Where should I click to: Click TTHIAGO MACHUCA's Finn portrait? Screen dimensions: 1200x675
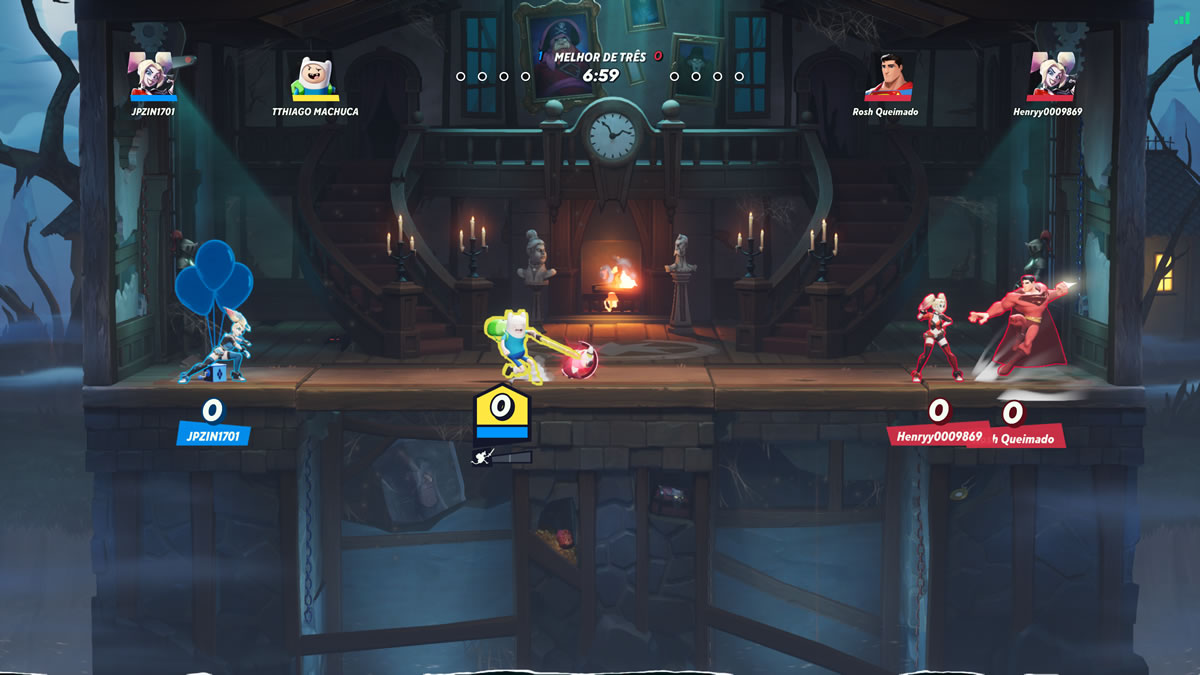click(x=314, y=76)
